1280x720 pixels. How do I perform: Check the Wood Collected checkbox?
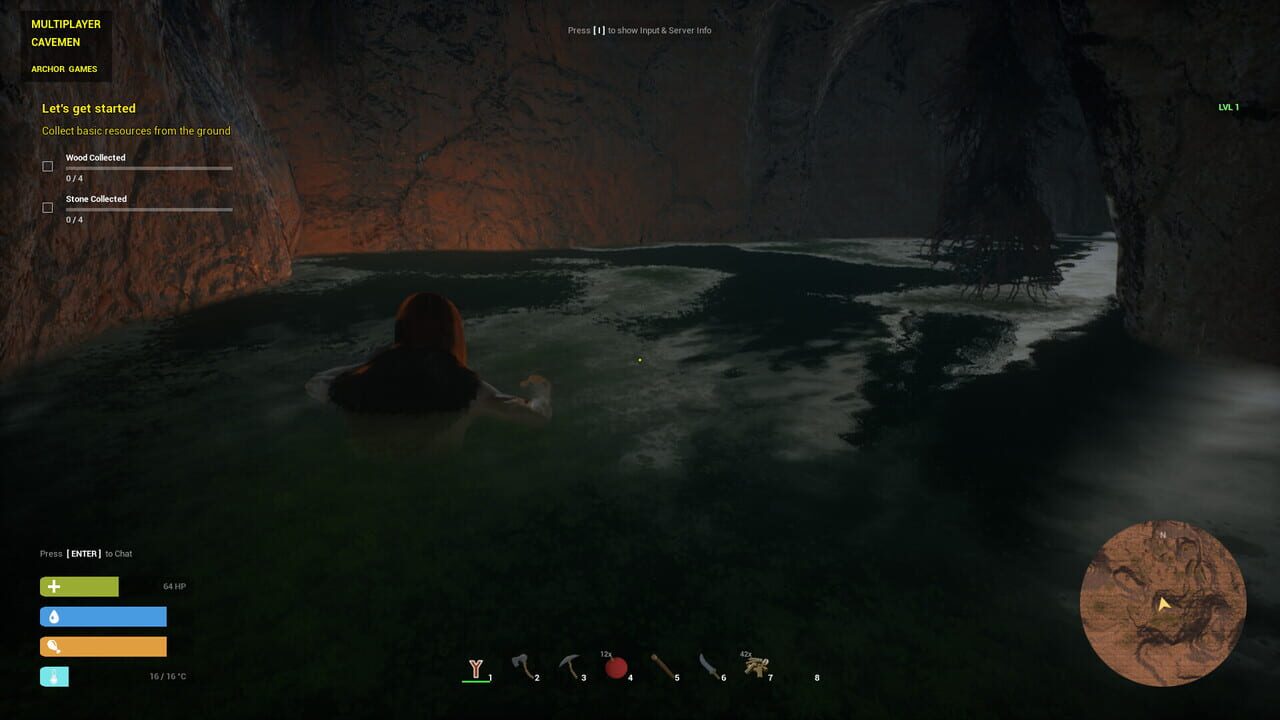click(x=47, y=166)
